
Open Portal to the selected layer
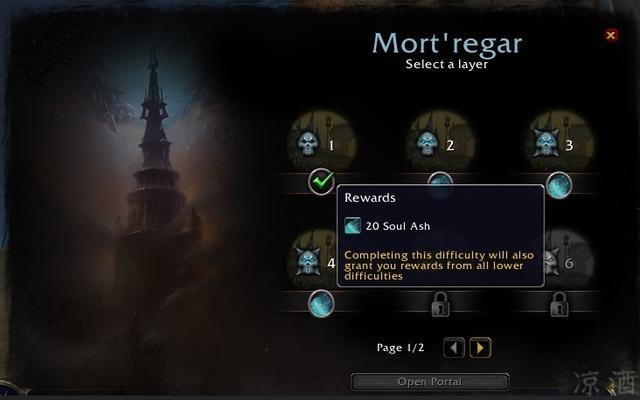pyautogui.click(x=430, y=382)
